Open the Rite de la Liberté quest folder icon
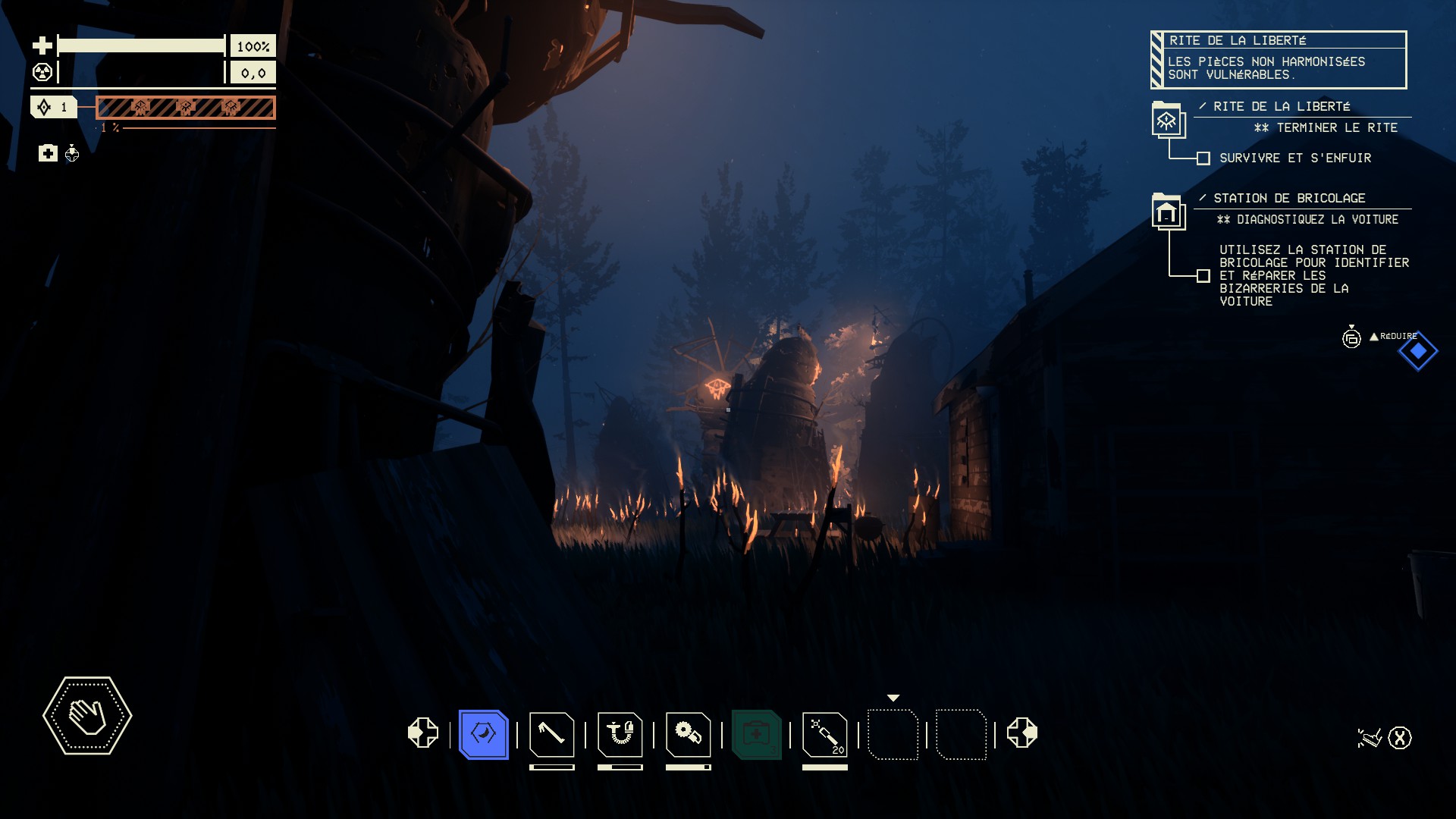 [1167, 120]
